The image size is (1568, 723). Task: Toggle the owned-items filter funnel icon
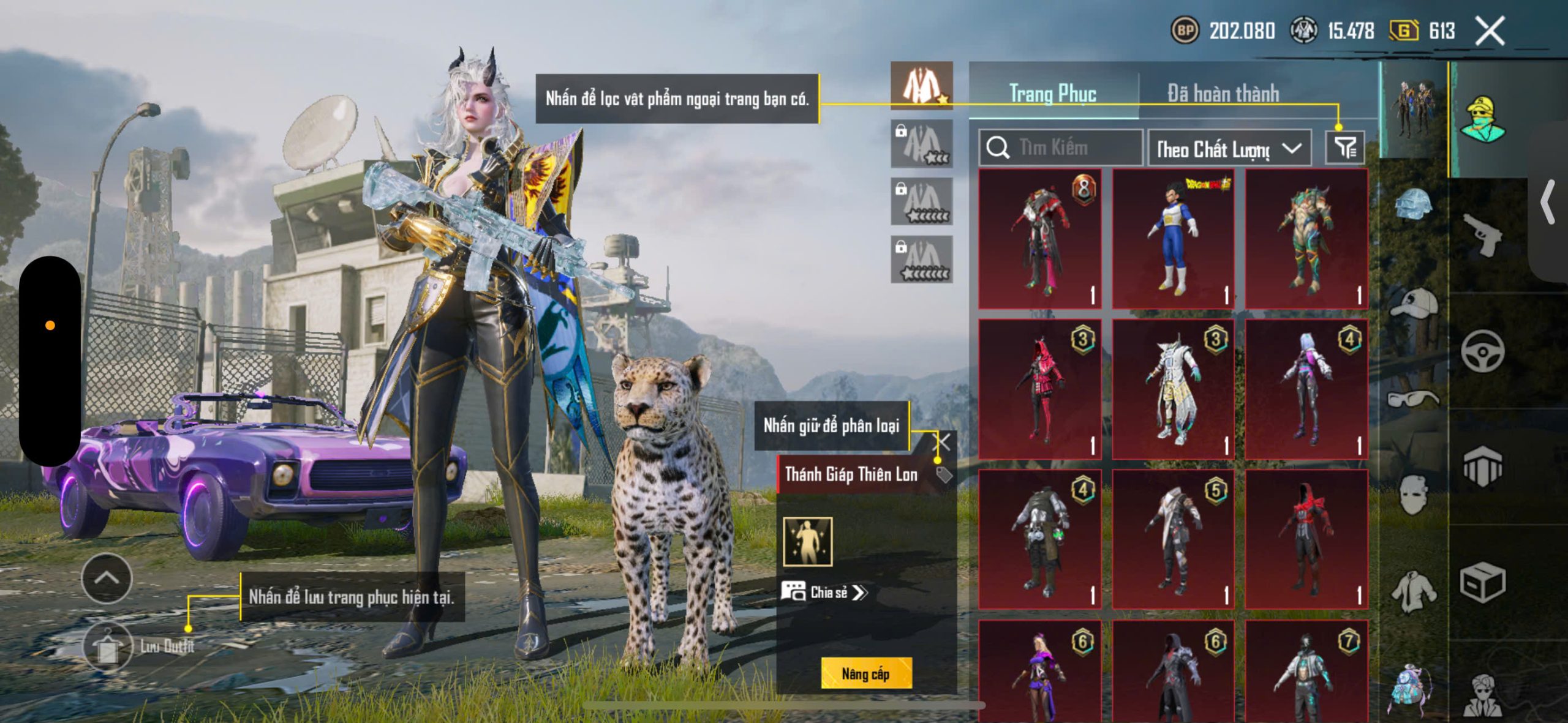click(1345, 148)
